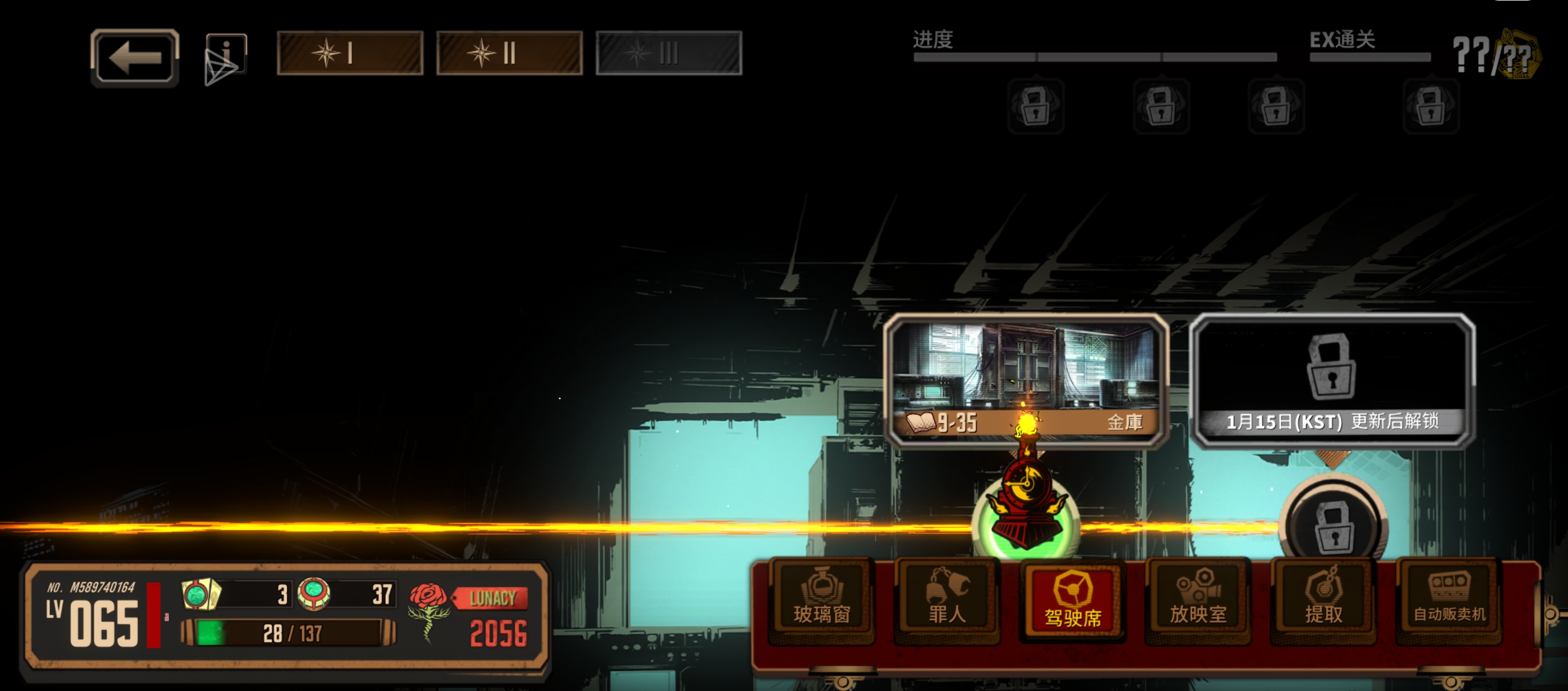Go back with the arrow button
Screen dimensions: 1568x691
(134, 58)
